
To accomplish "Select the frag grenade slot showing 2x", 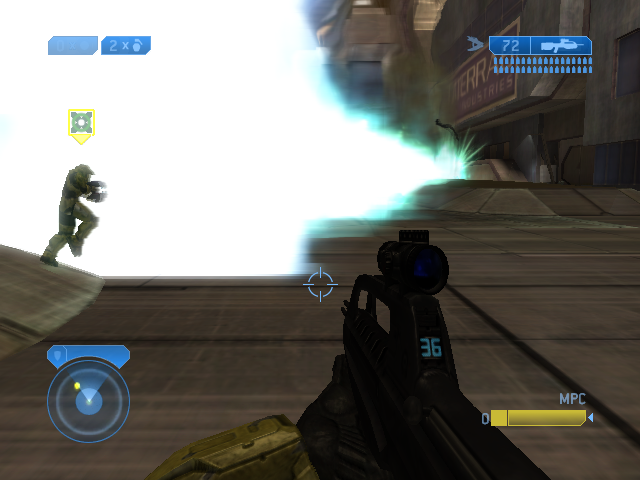I will click(x=126, y=45).
